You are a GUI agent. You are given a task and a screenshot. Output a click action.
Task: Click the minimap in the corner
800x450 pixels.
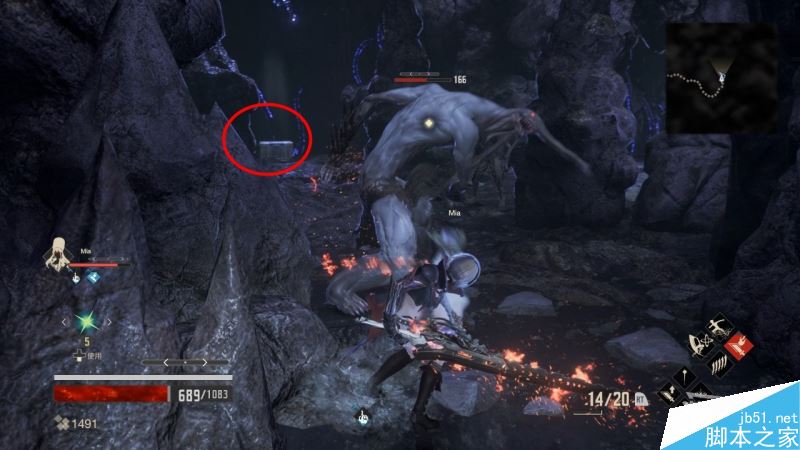721,77
